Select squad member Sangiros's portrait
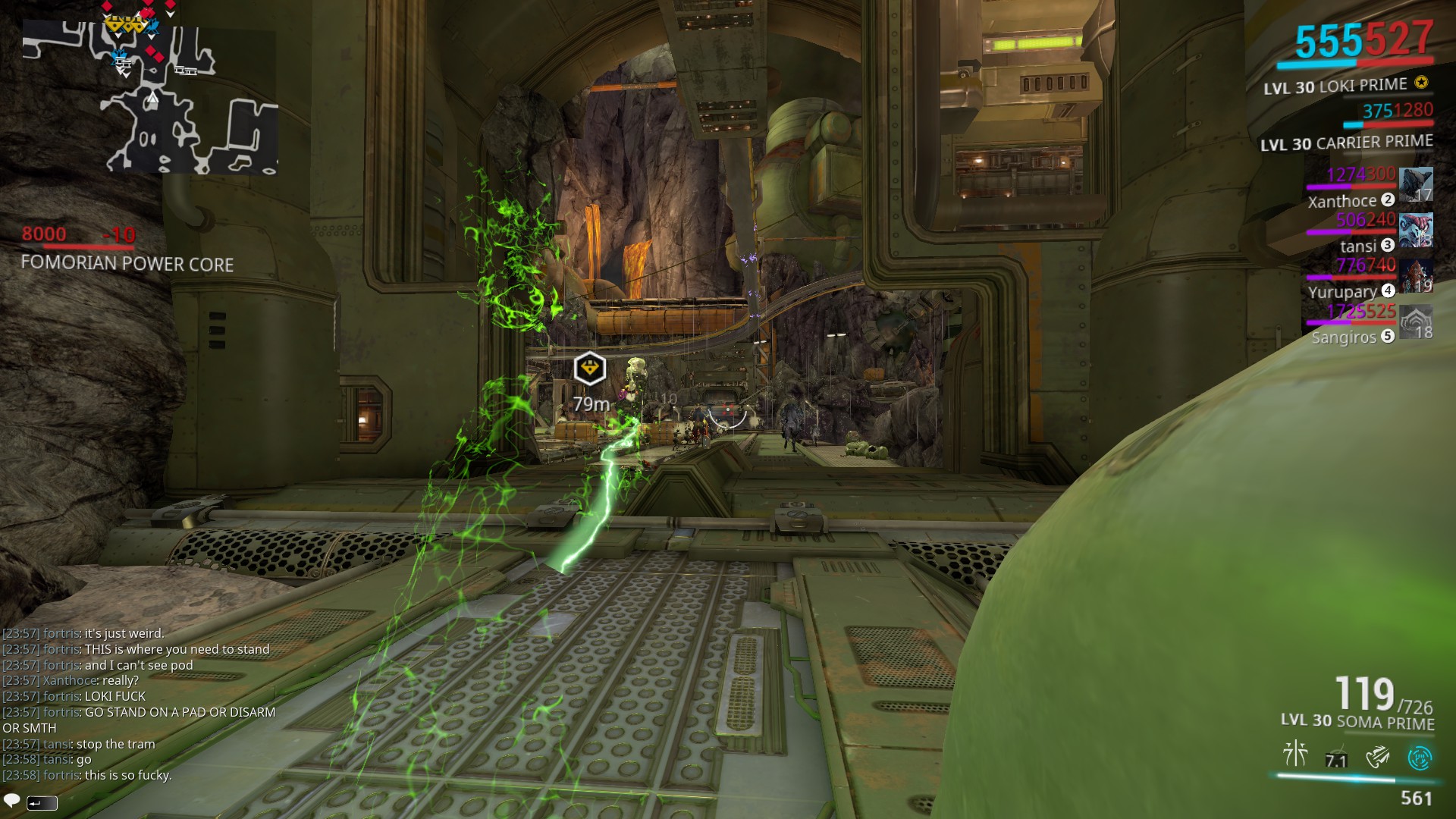The height and width of the screenshot is (819, 1456). tap(1415, 322)
